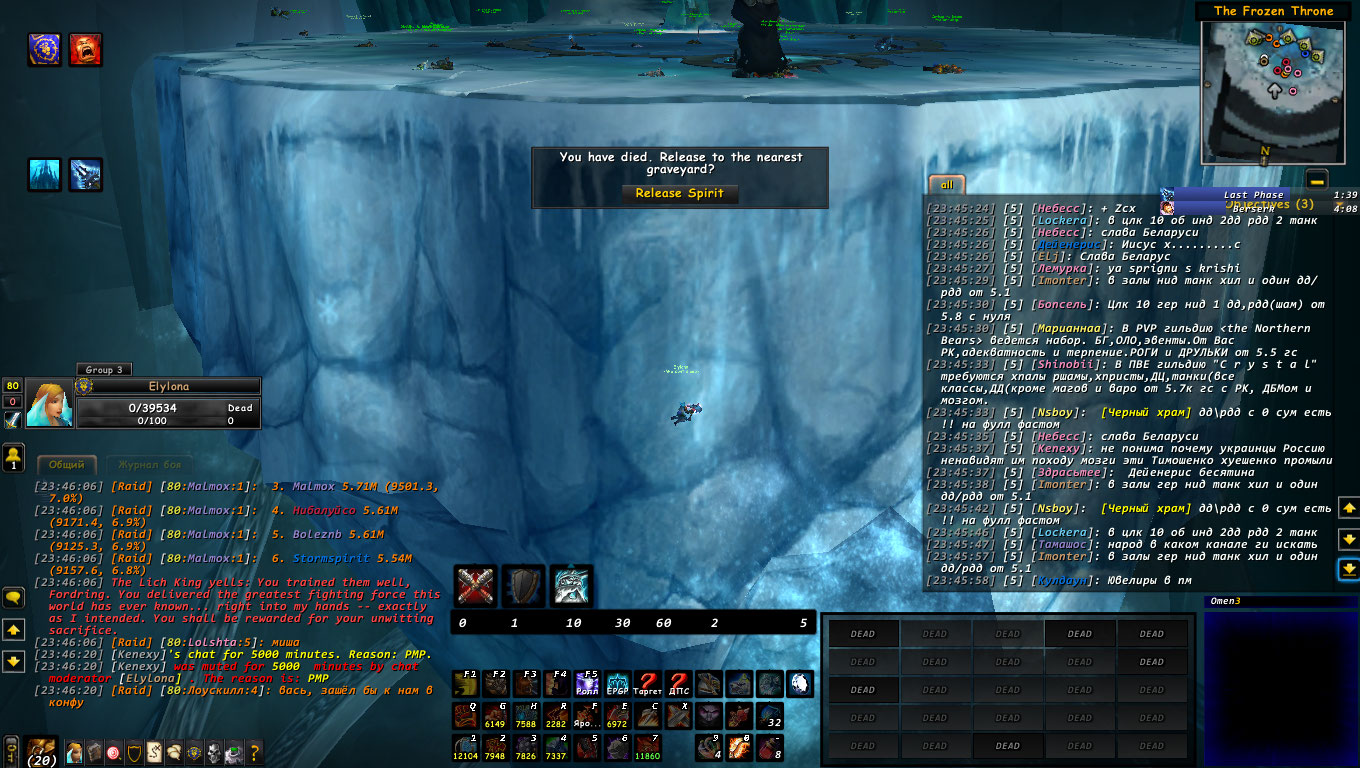Activate the crossed maces stance icon
The width and height of the screenshot is (1360, 768).
(x=475, y=585)
